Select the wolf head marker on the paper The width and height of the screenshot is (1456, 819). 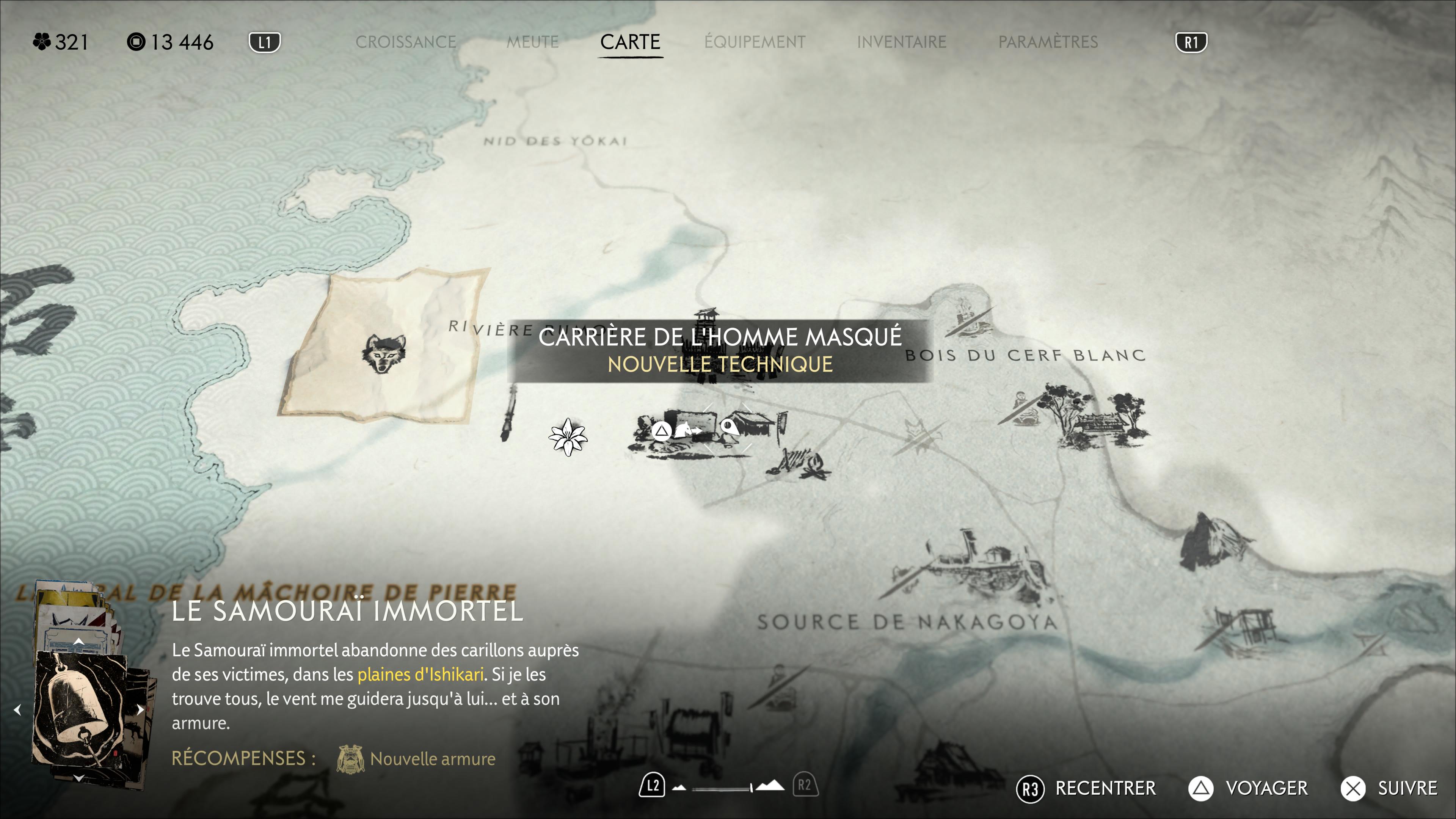click(x=384, y=353)
